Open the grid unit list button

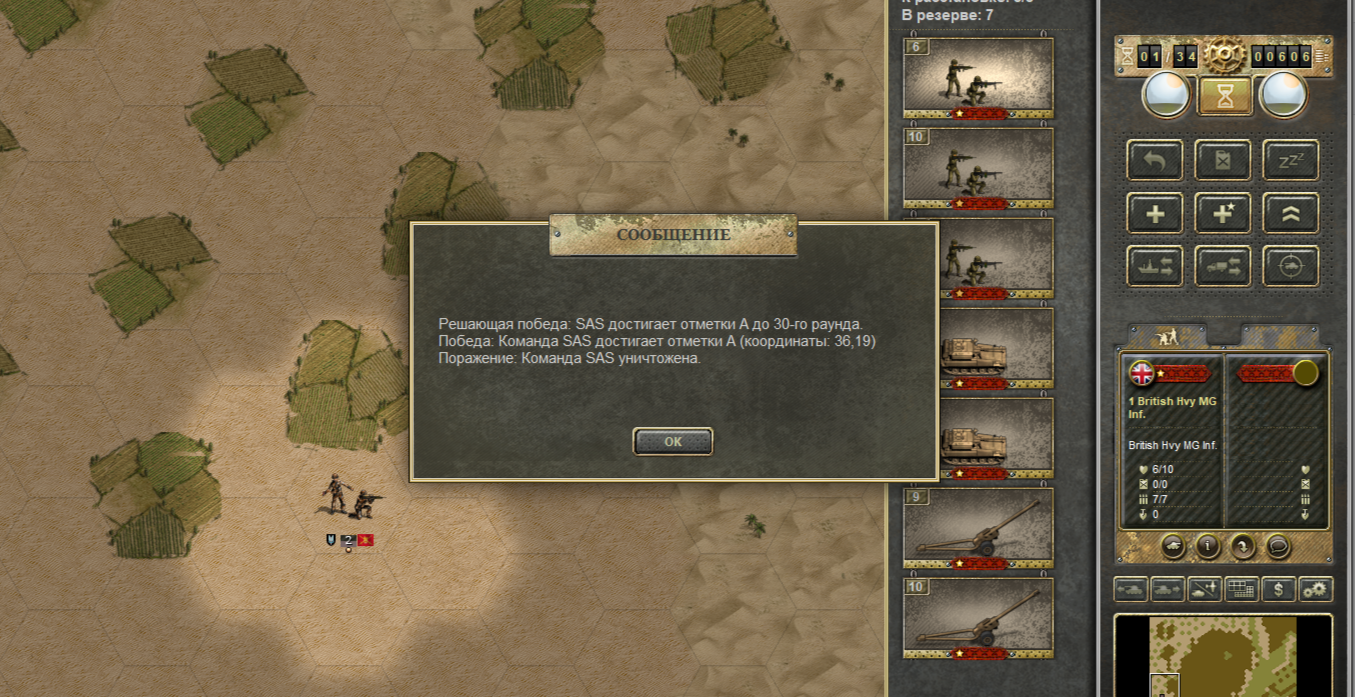pyautogui.click(x=1241, y=589)
